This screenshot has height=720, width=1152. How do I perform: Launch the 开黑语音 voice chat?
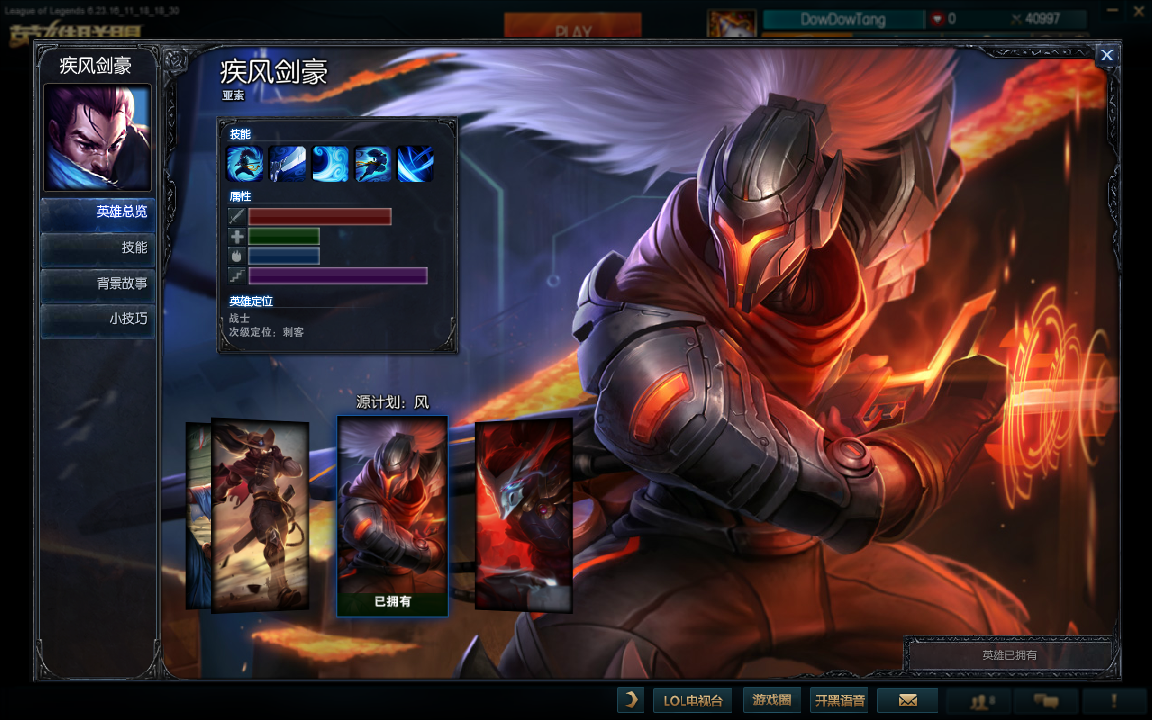tap(839, 700)
